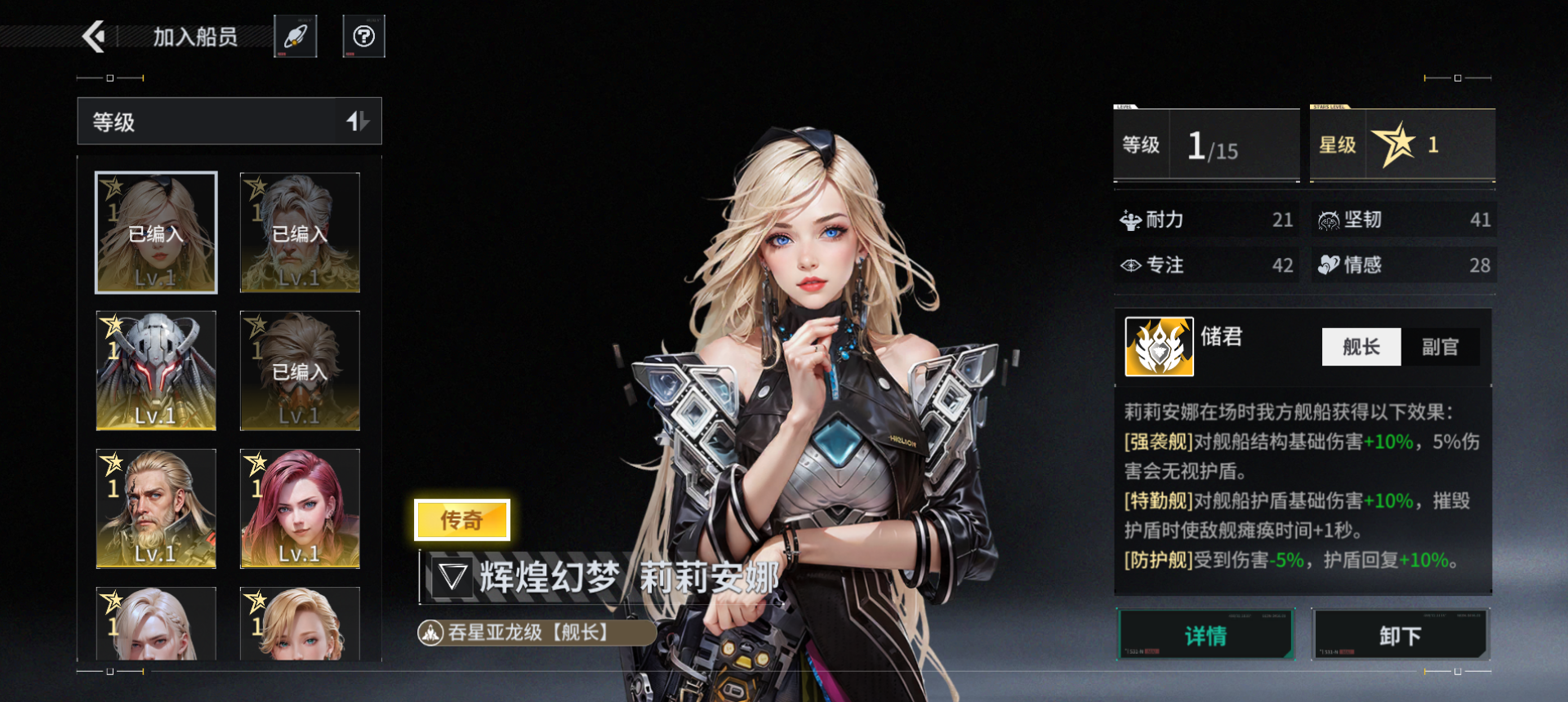Click the Lv.1 等级 progress showing 1/15
This screenshot has width=1568, height=702.
[x=1207, y=145]
